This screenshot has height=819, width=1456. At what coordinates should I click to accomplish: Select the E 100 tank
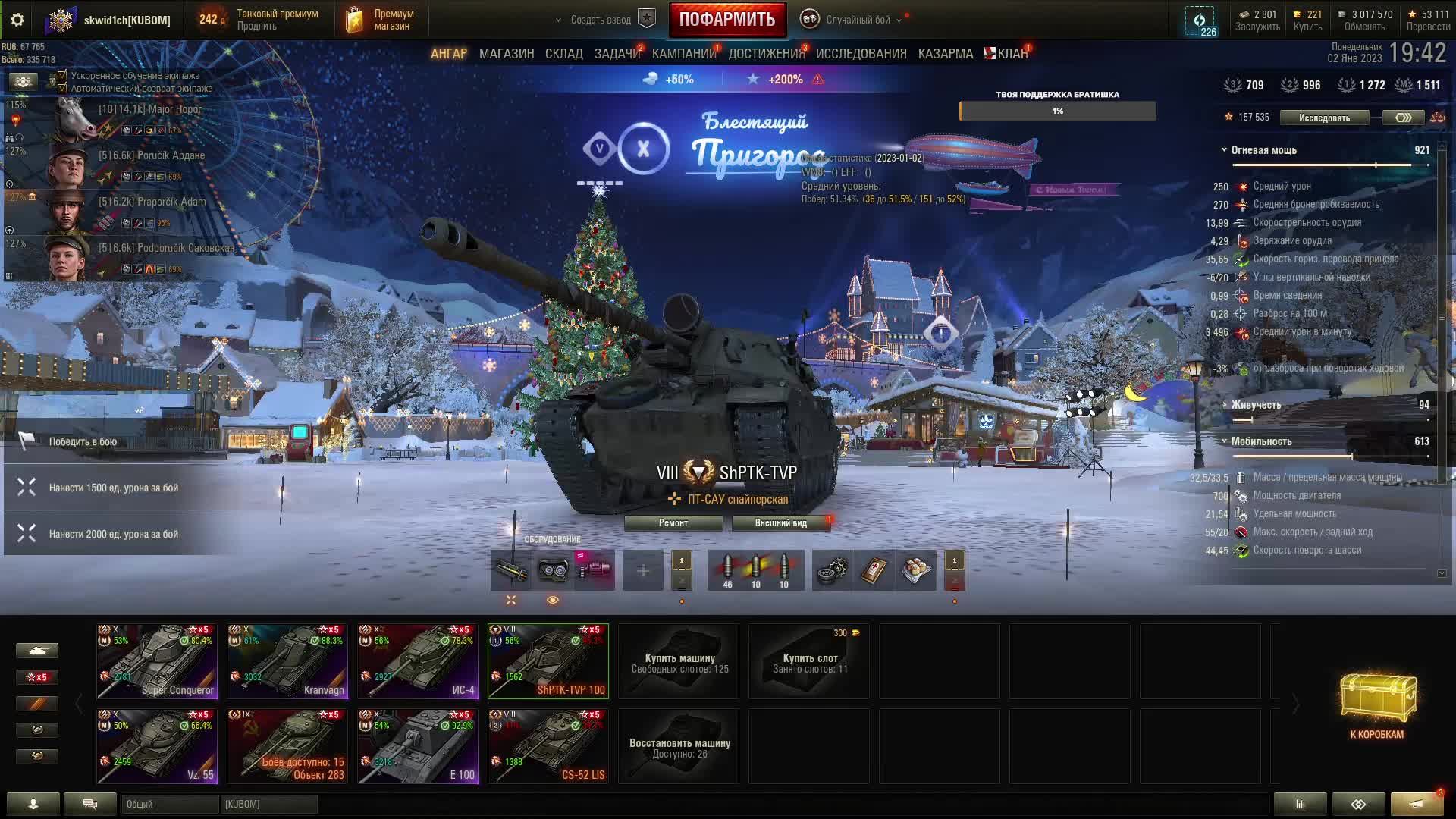418,745
